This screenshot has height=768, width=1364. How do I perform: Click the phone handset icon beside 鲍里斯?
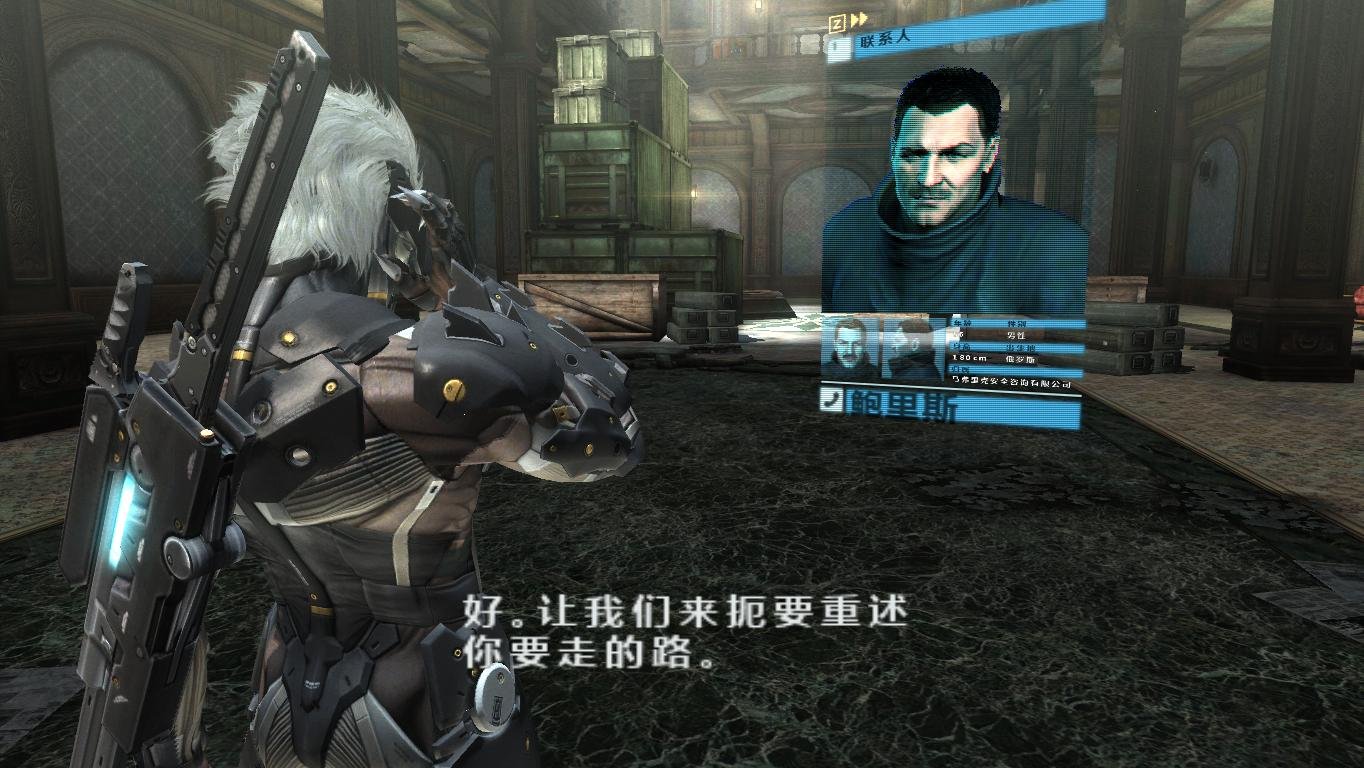coord(832,398)
